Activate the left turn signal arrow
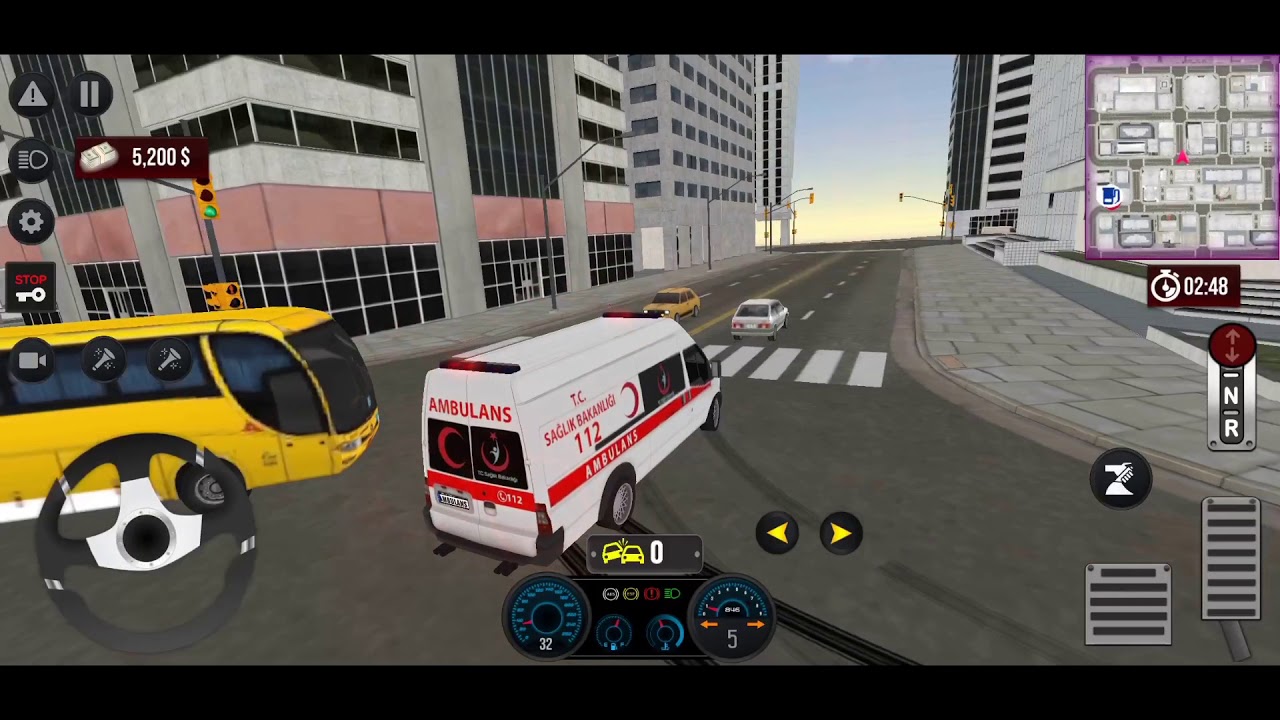Screen dimensions: 1280x720 tap(777, 534)
